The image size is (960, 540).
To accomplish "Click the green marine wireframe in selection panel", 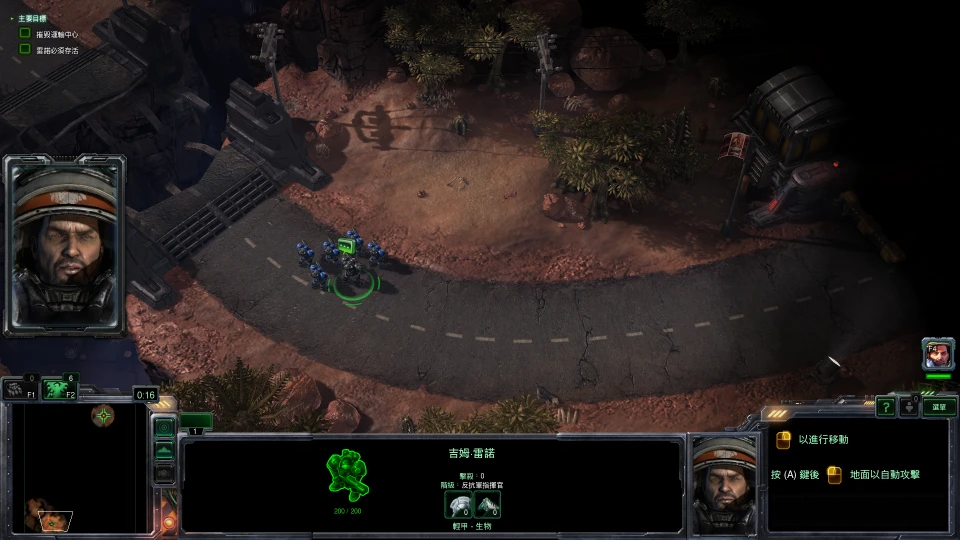I will click(x=347, y=474).
